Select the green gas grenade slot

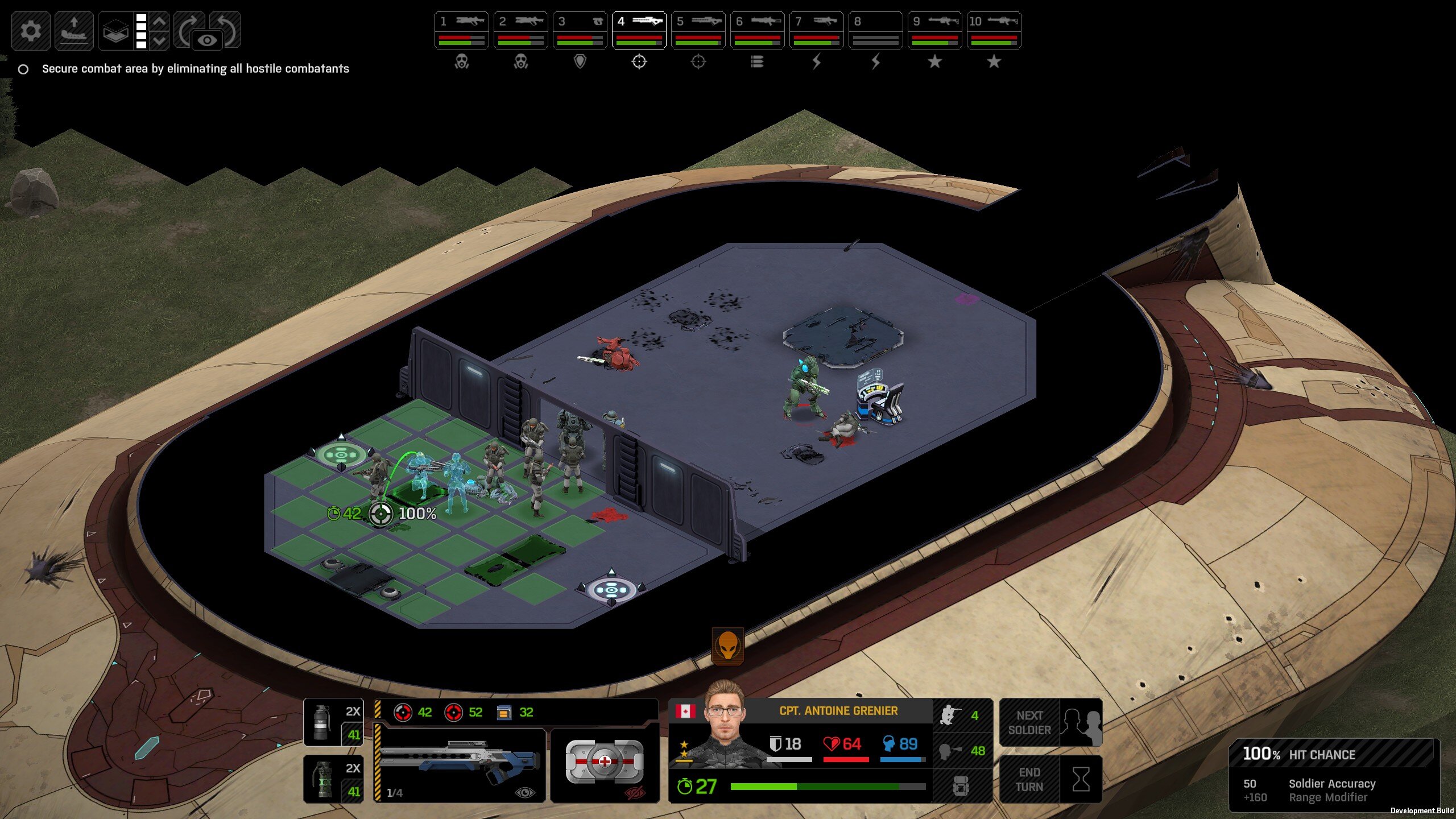(x=333, y=779)
